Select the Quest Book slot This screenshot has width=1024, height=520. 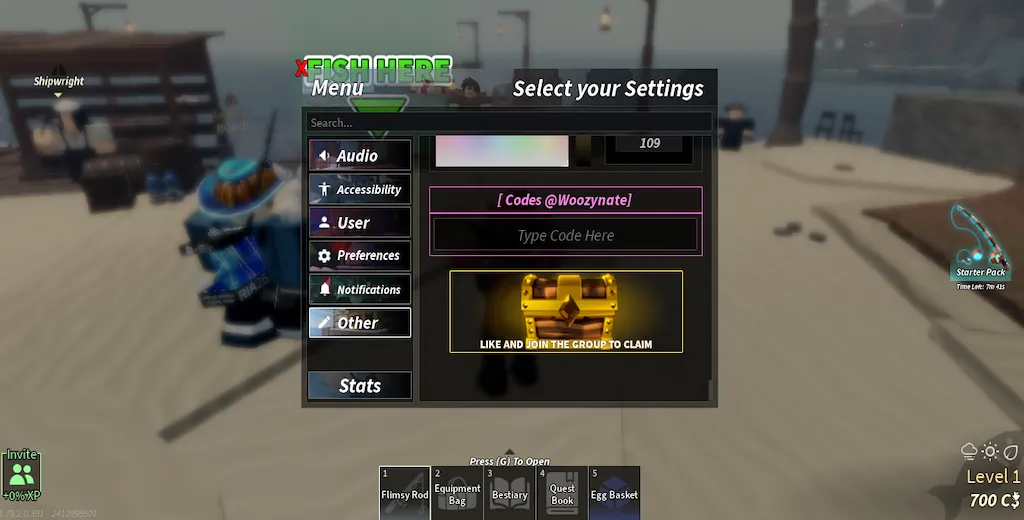(x=562, y=492)
